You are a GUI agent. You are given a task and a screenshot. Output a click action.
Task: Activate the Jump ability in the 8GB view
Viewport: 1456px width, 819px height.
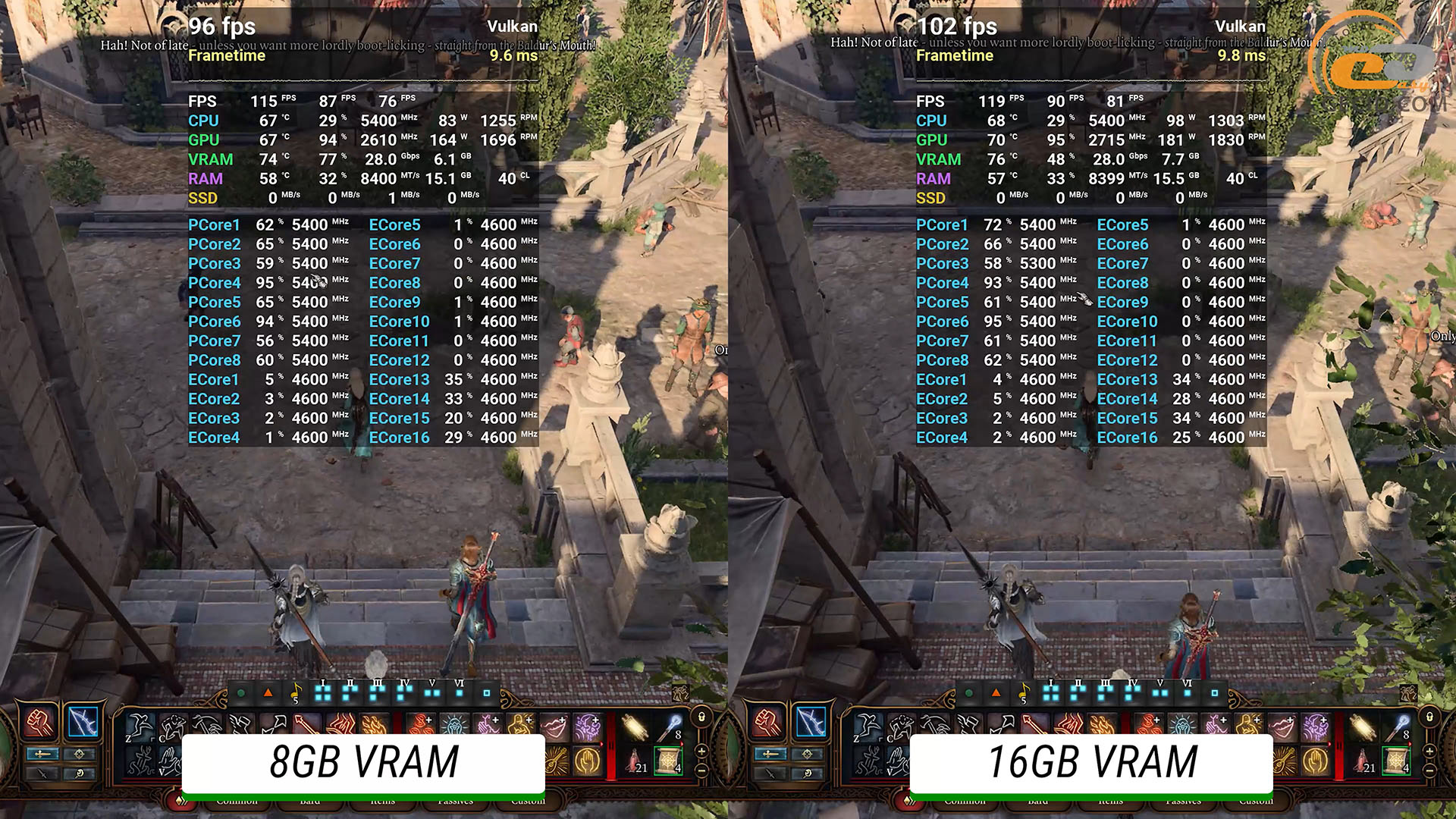(x=140, y=726)
